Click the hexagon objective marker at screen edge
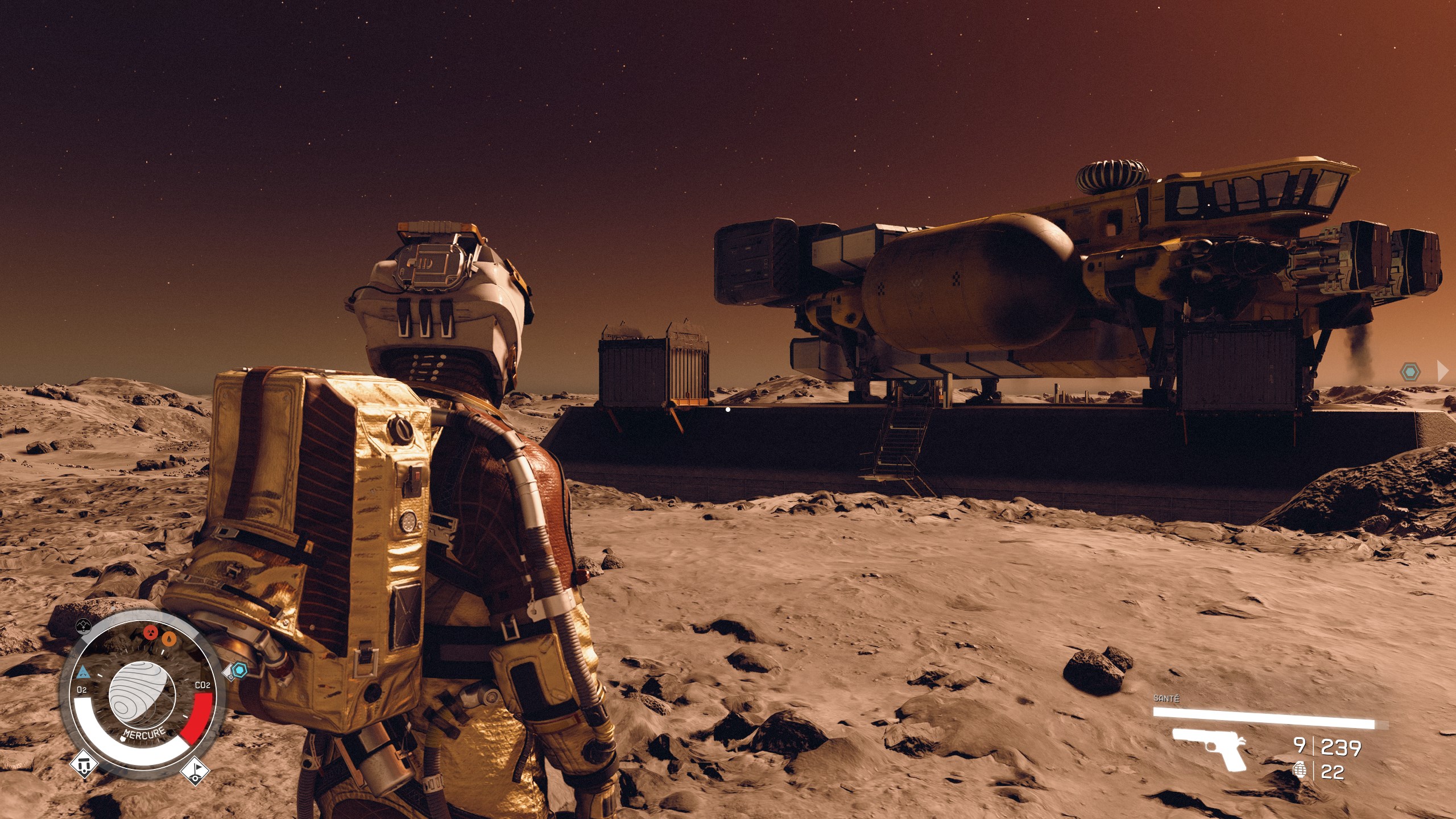1456x819 pixels. 1410,373
